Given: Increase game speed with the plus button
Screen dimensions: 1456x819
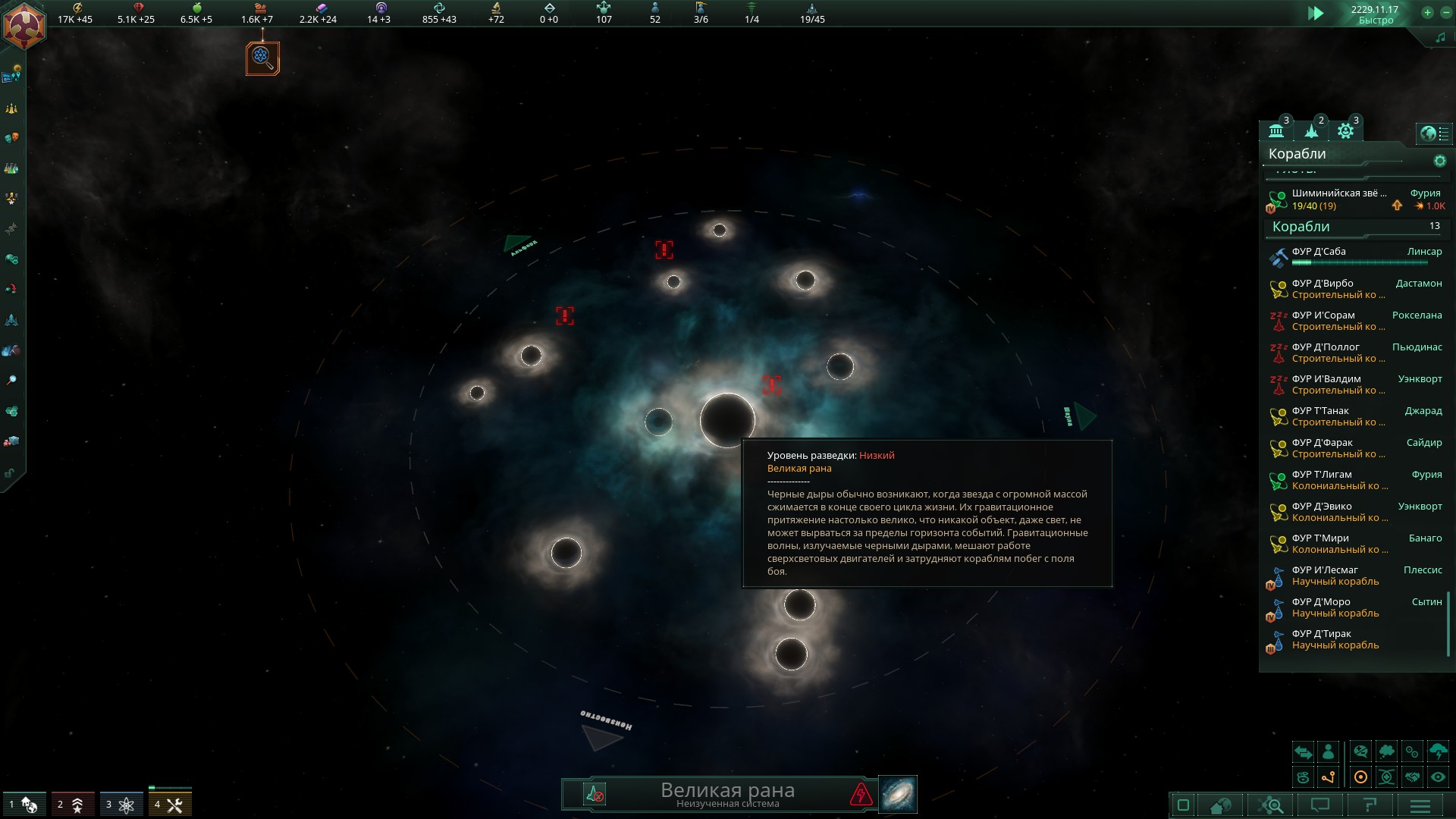Looking at the screenshot, I should coord(1427,12).
